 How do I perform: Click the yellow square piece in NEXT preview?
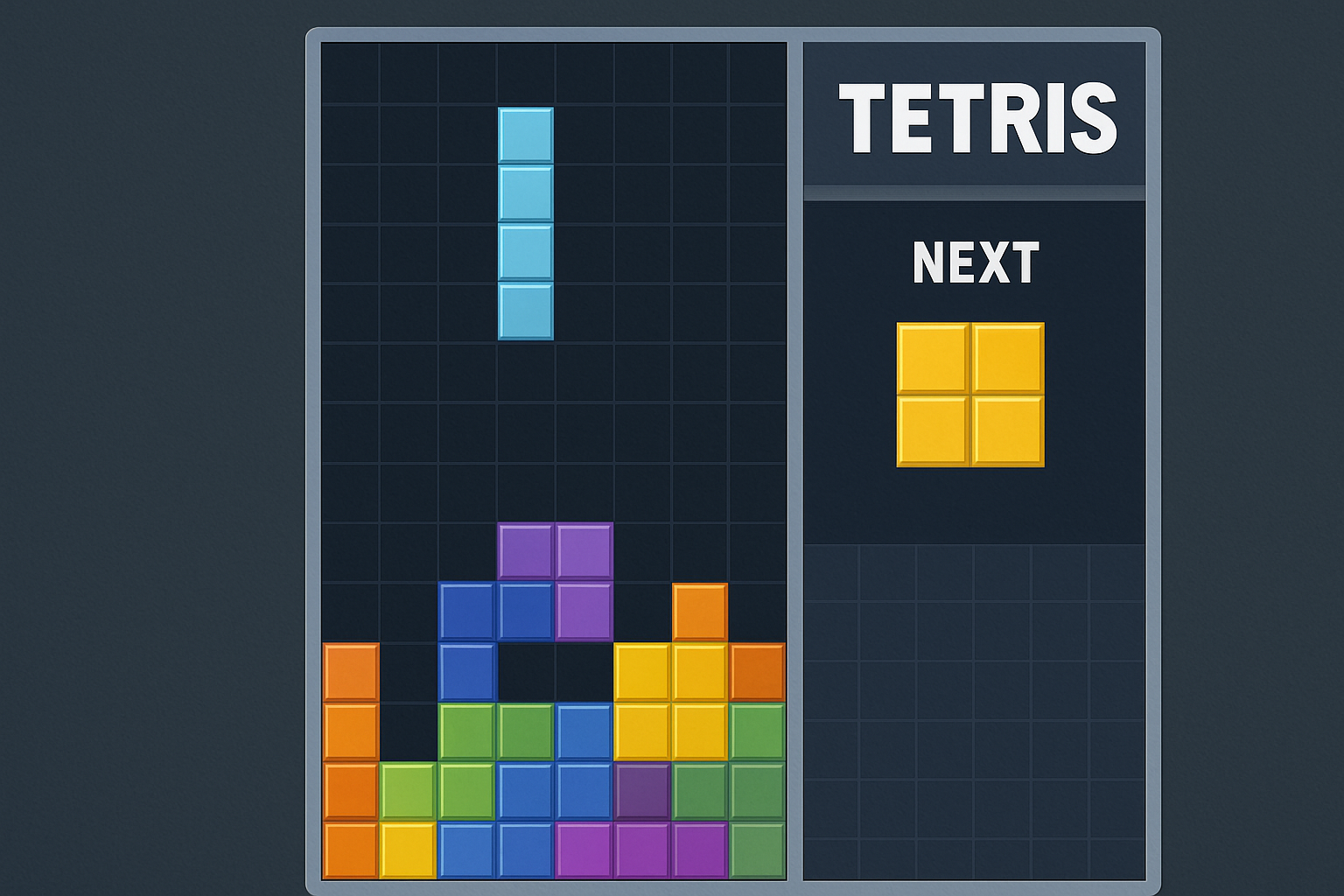click(x=969, y=394)
